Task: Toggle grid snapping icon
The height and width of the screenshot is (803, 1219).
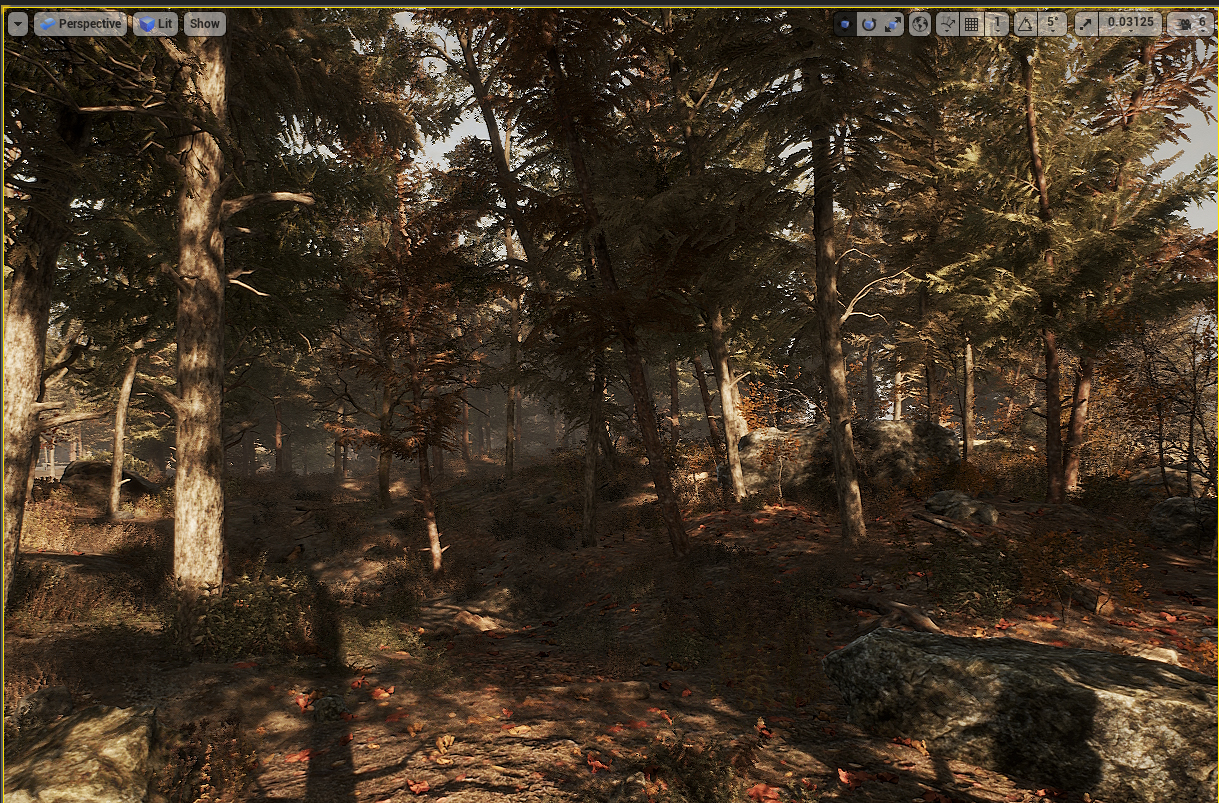Action: coord(971,24)
